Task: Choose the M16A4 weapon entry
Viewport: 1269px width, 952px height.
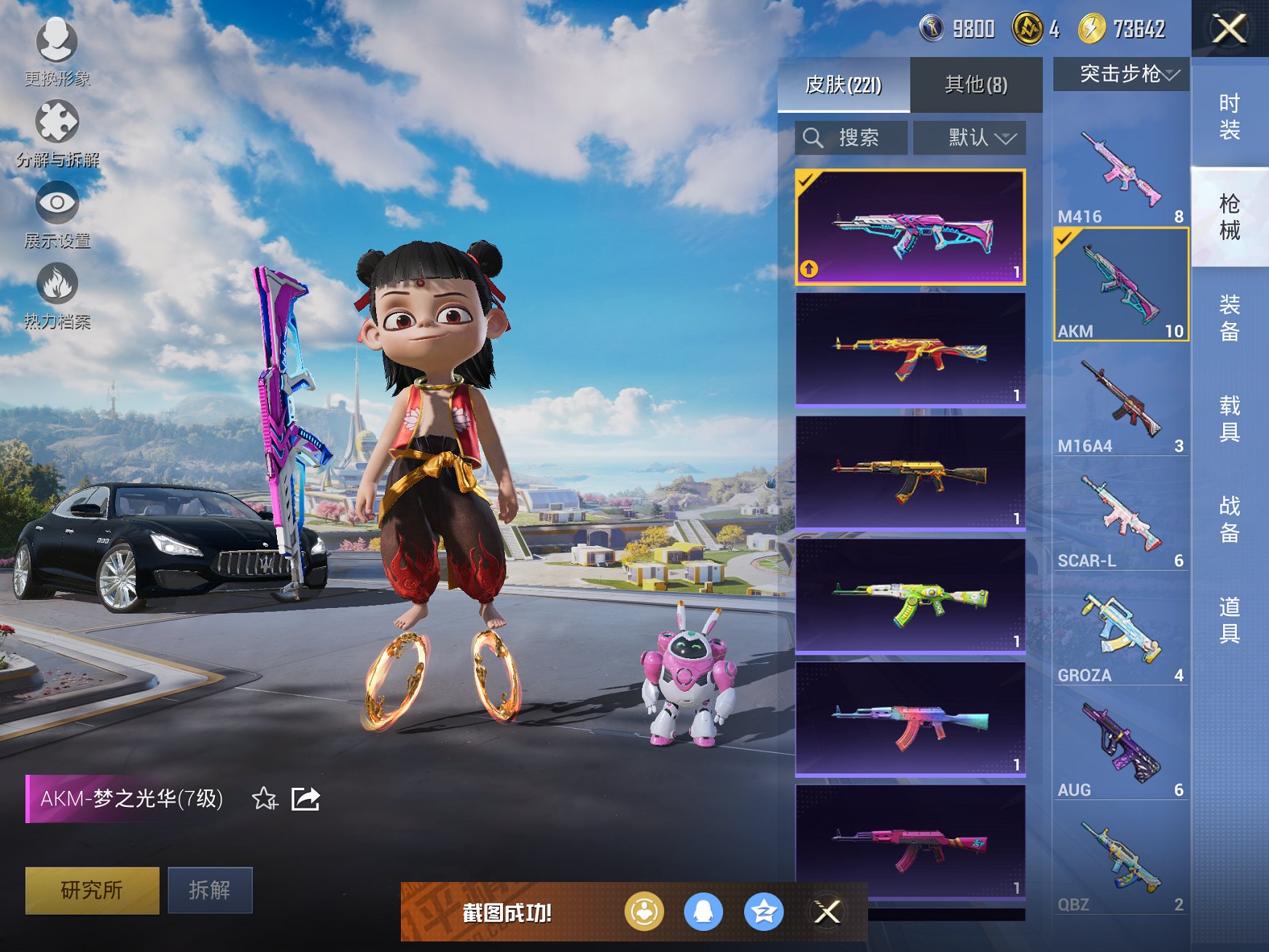Action: coord(1120,403)
